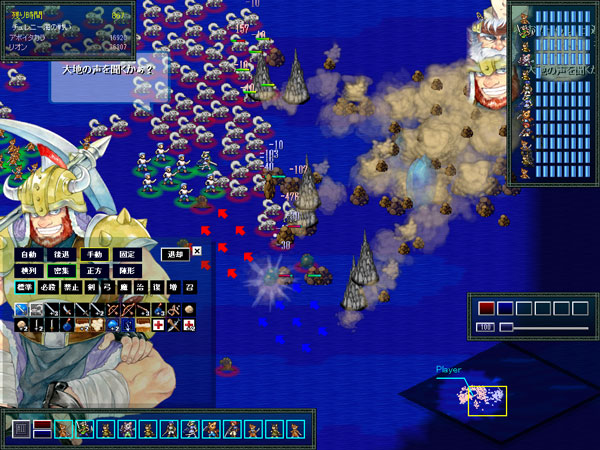
Task: Order a retreat with the 退却 button
Action: tap(175, 254)
